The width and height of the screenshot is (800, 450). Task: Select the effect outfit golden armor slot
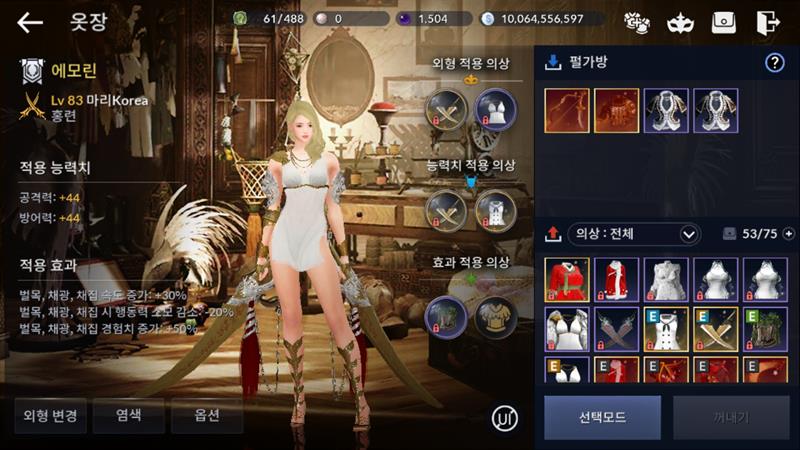[x=494, y=316]
